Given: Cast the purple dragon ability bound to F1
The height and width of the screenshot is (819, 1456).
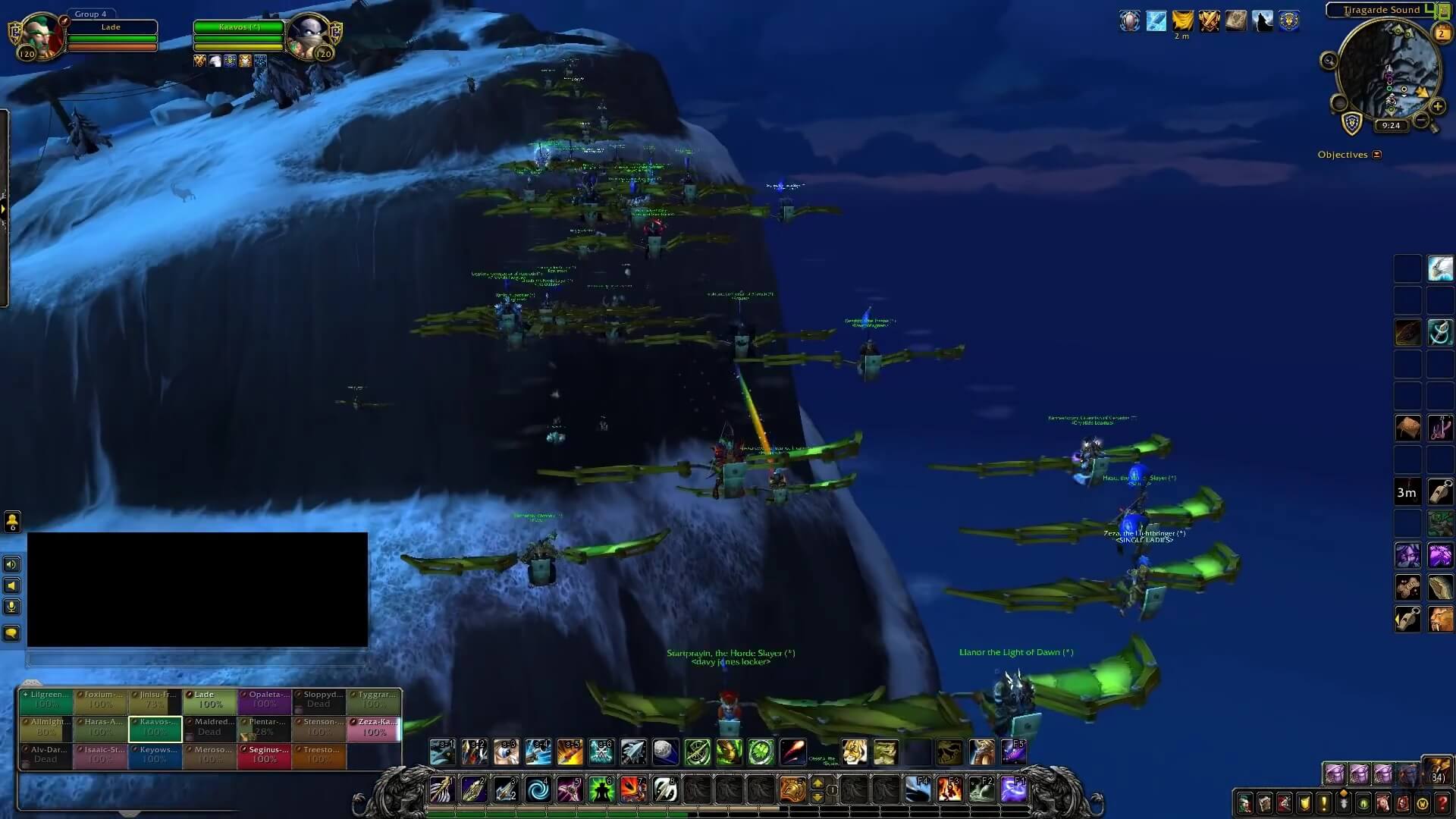Looking at the screenshot, I should click(x=1014, y=790).
